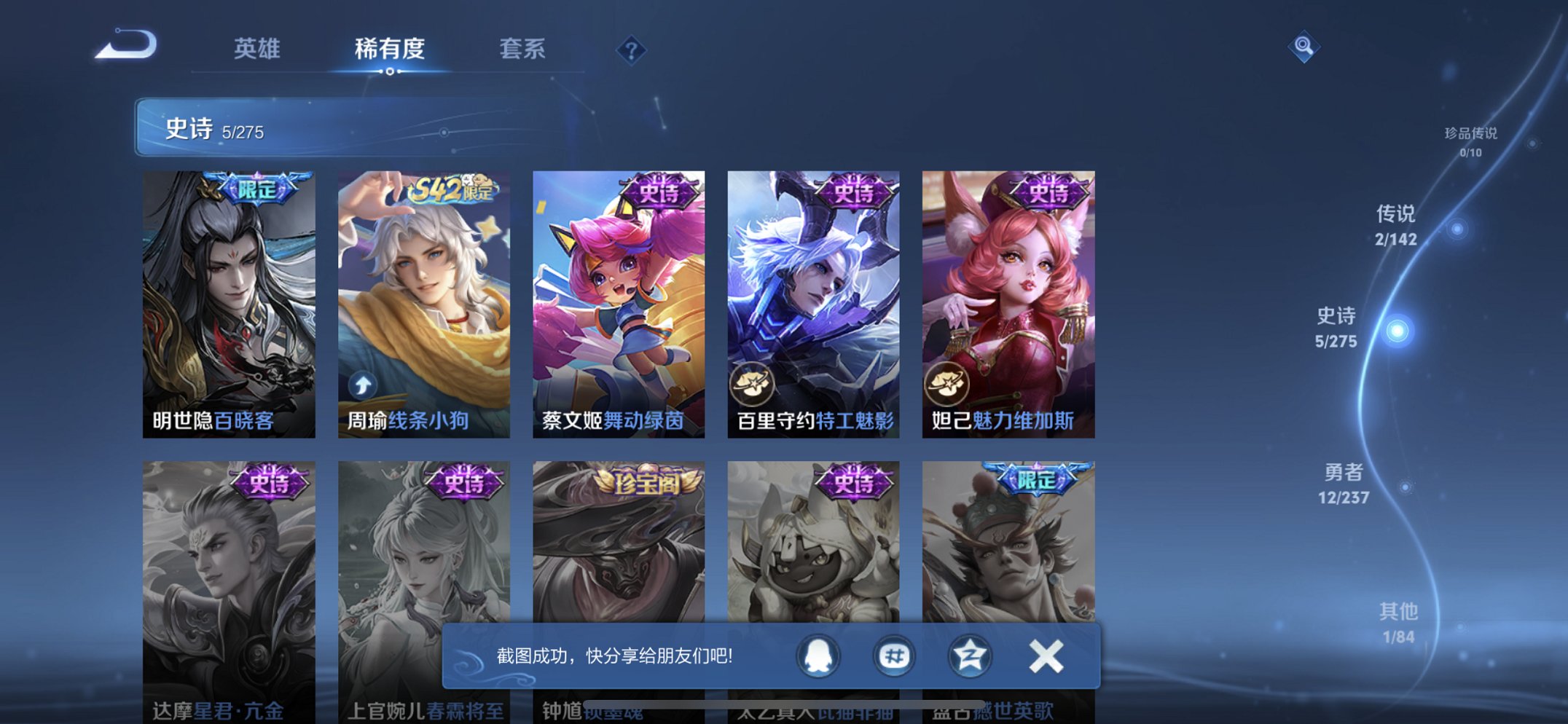Screen dimensions: 1568x724
Task: Open the help question mark icon
Action: pos(631,49)
